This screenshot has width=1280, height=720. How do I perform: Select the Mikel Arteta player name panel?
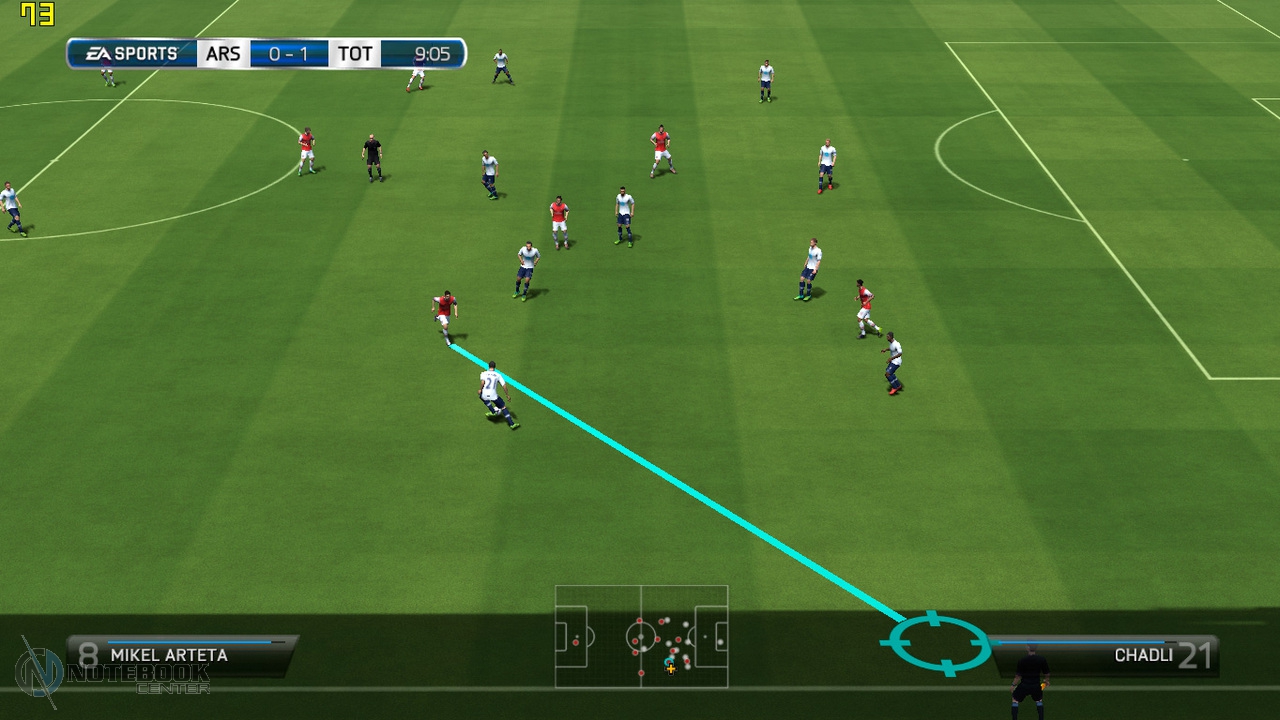coord(180,655)
